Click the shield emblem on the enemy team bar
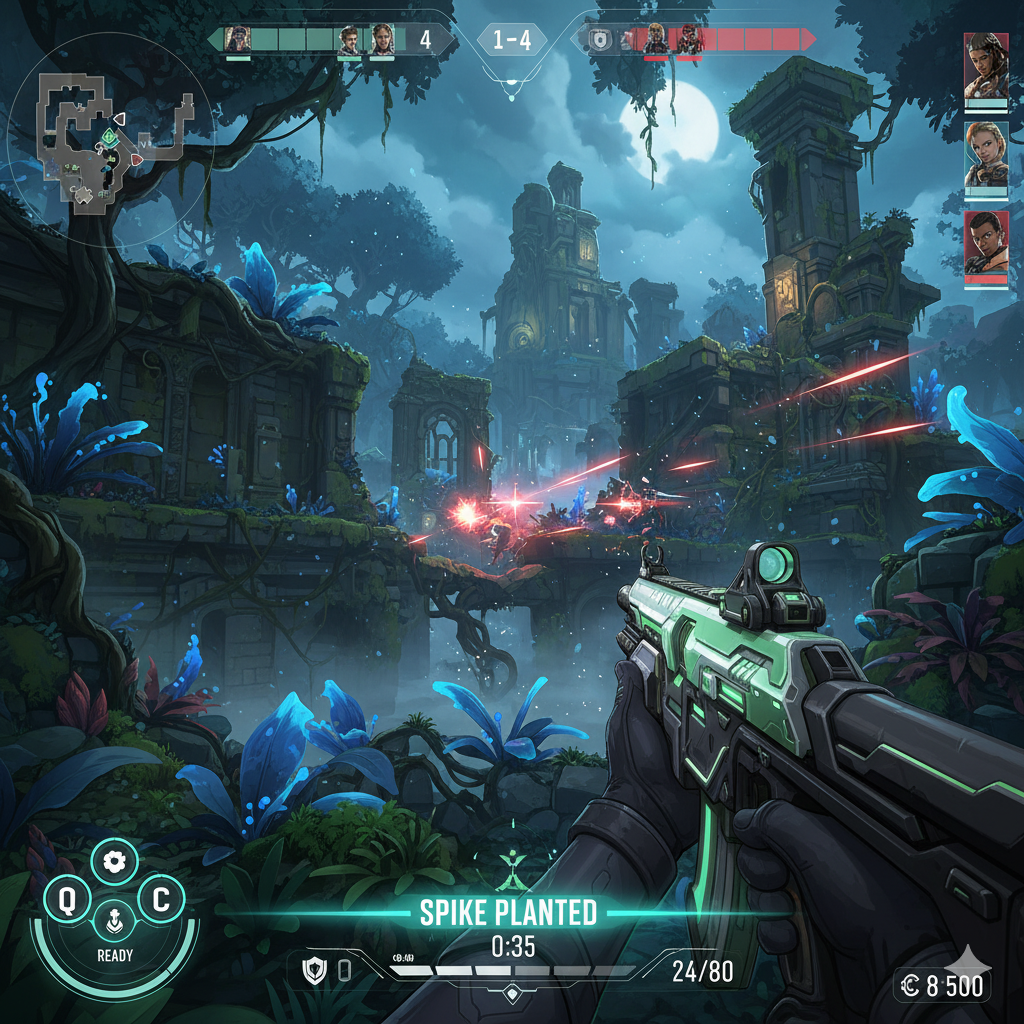 click(x=599, y=40)
